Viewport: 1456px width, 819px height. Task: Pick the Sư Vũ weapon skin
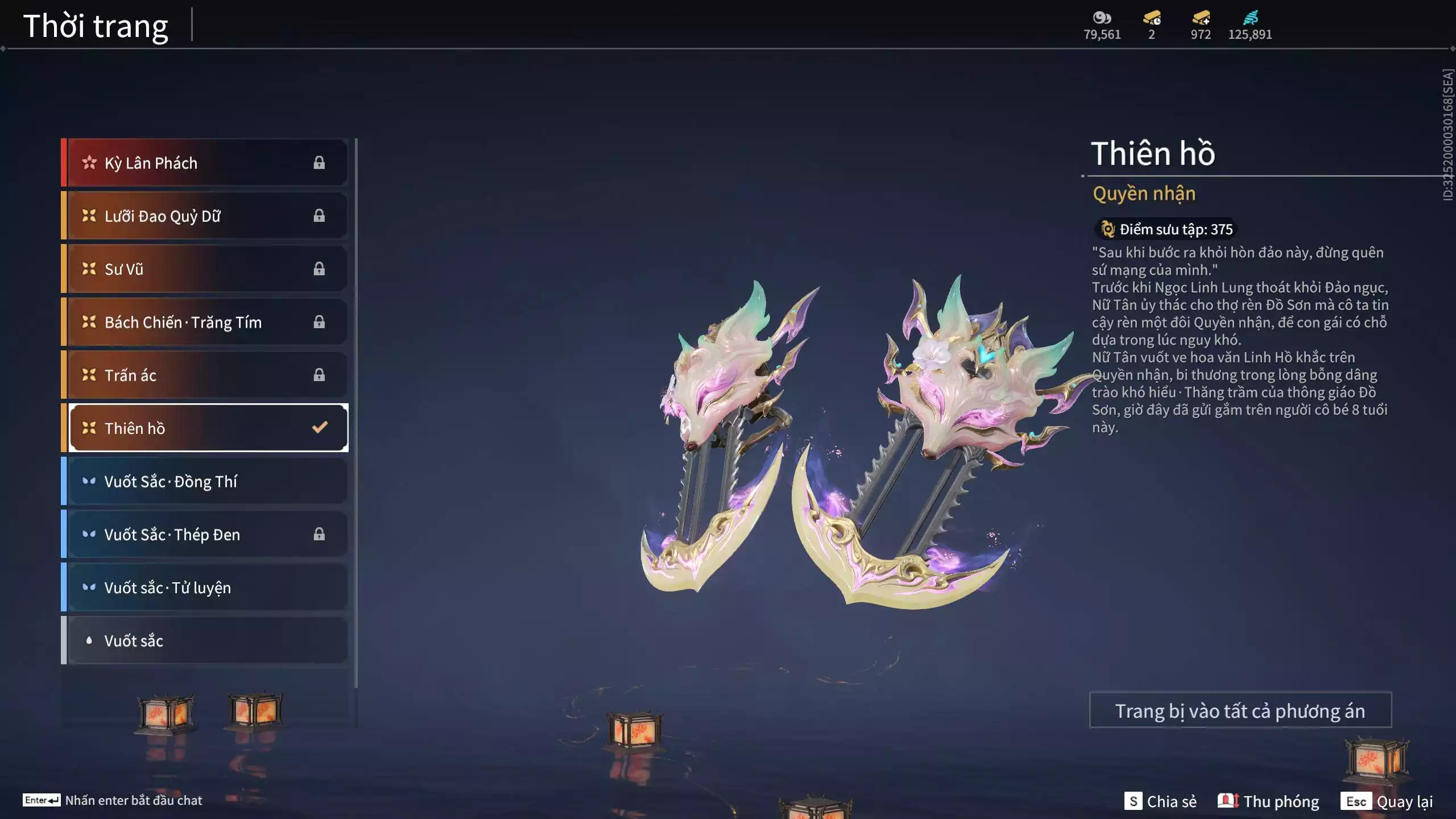pyautogui.click(x=205, y=269)
